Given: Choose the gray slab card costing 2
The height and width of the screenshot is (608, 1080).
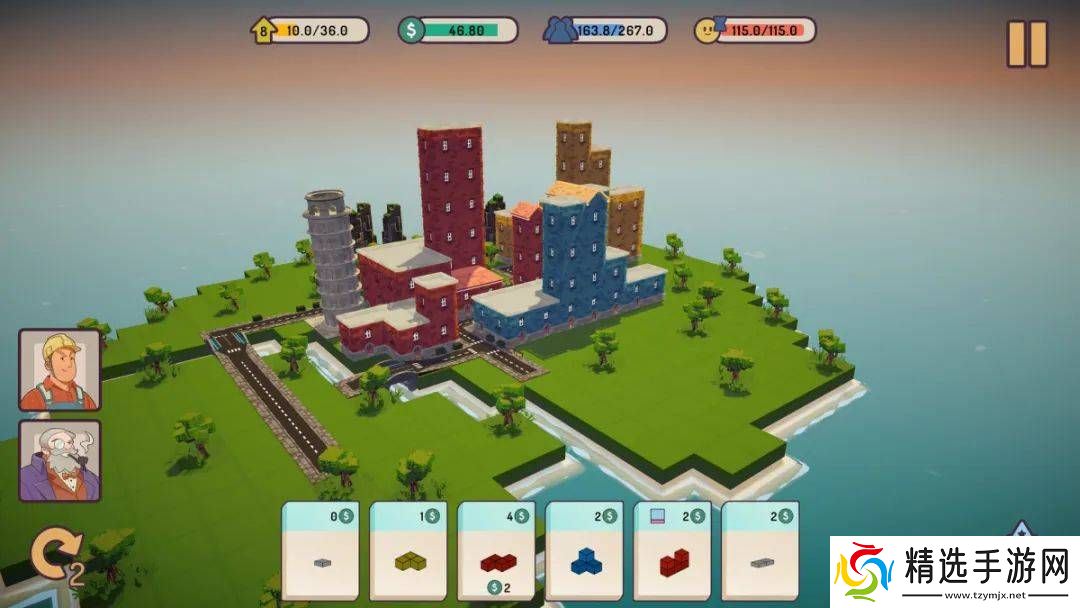Looking at the screenshot, I should [760, 550].
